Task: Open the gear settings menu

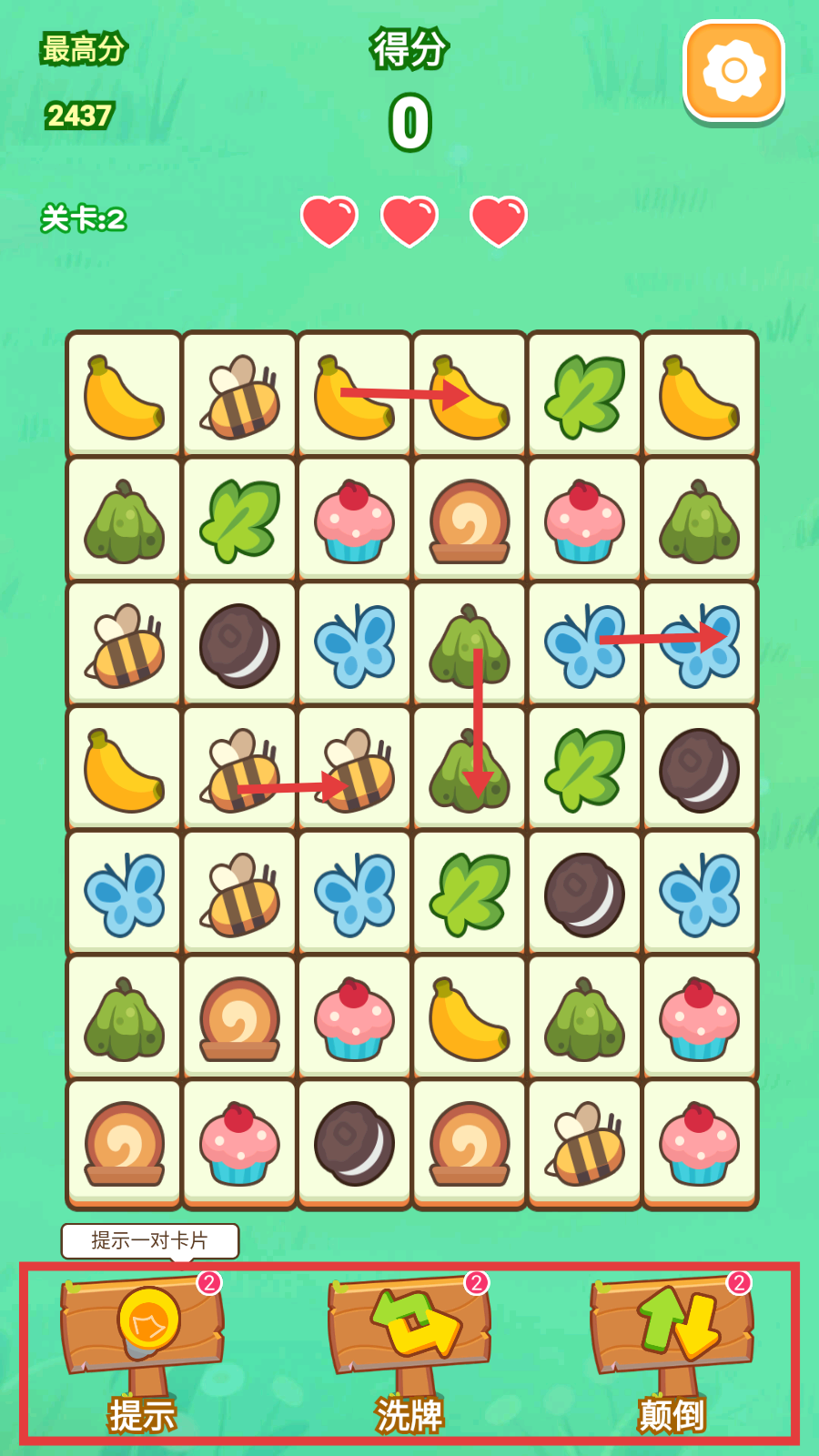Action: point(733,71)
